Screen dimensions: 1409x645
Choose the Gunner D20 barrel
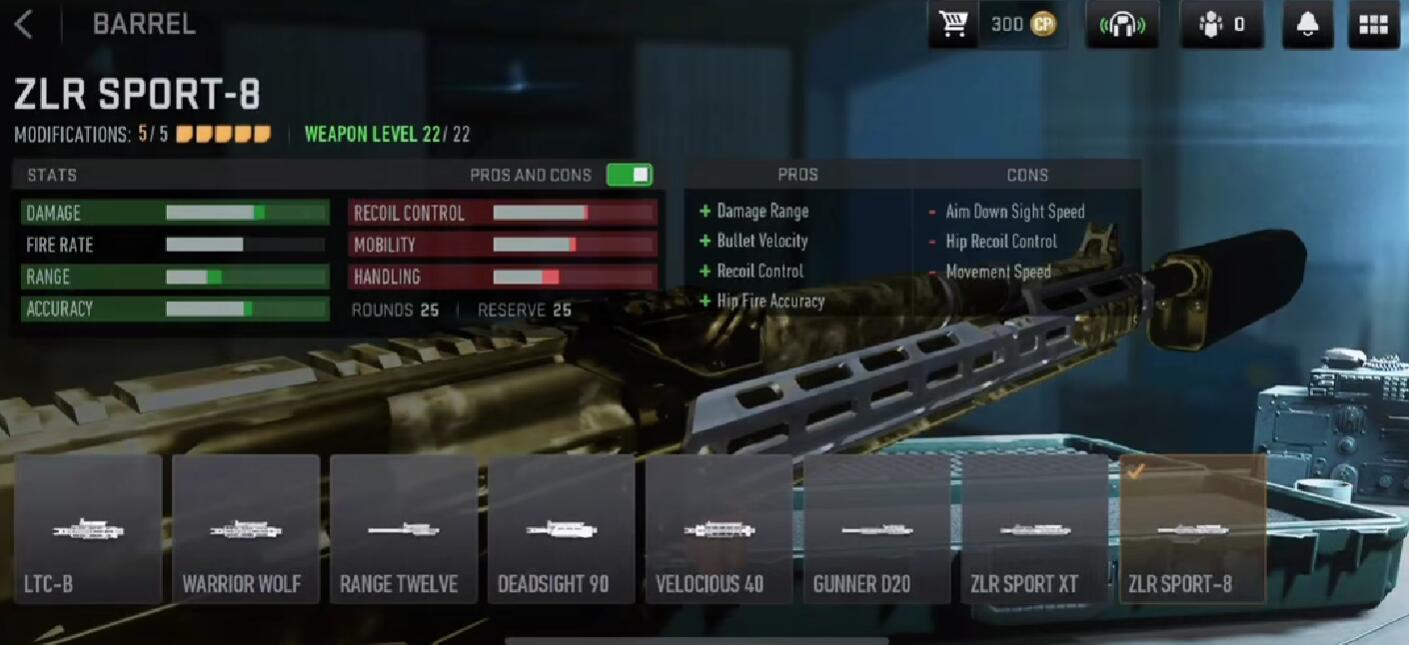[x=877, y=529]
